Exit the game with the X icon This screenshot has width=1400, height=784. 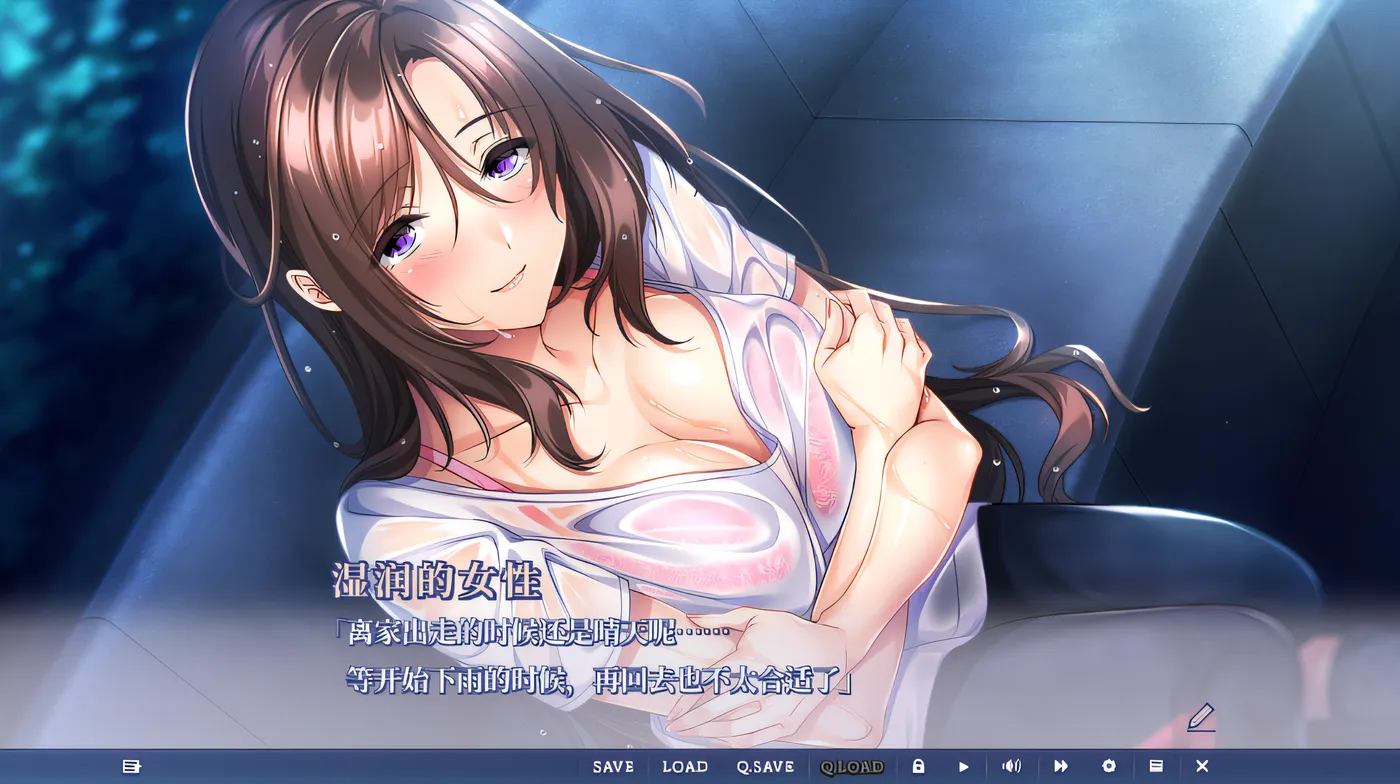tap(1203, 764)
